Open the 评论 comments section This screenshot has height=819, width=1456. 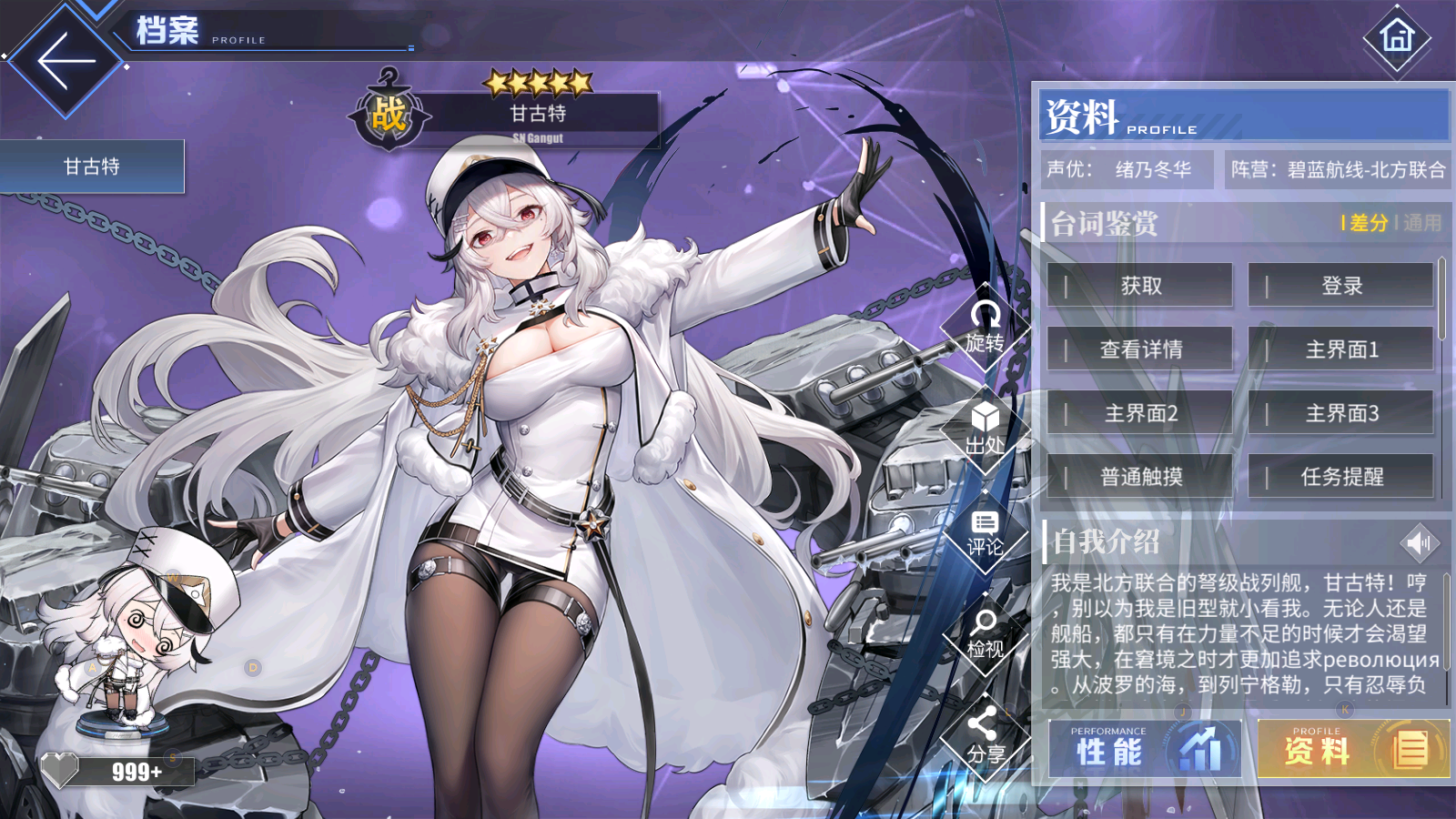985,533
